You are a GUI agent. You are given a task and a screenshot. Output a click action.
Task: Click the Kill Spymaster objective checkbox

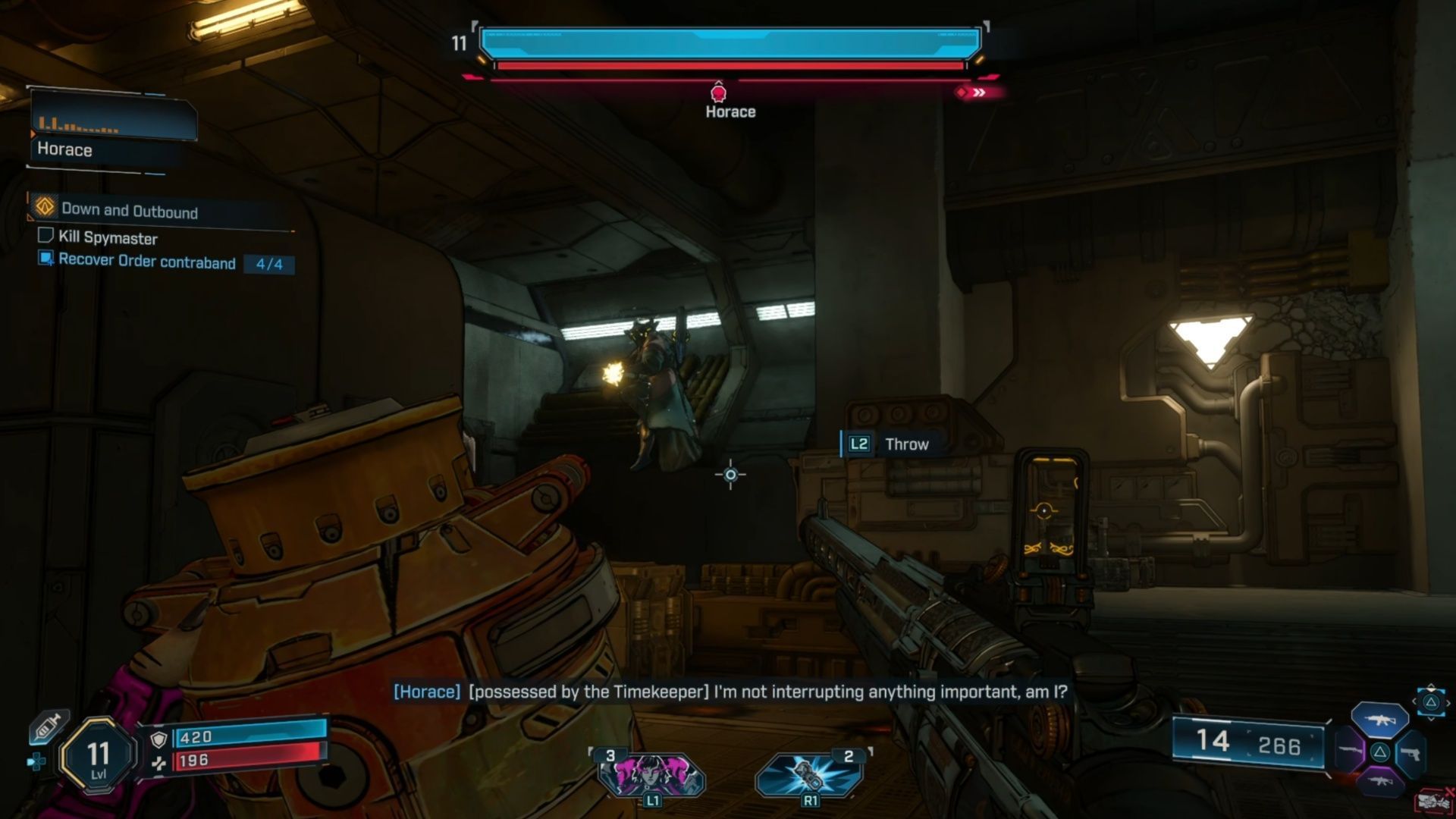[45, 236]
